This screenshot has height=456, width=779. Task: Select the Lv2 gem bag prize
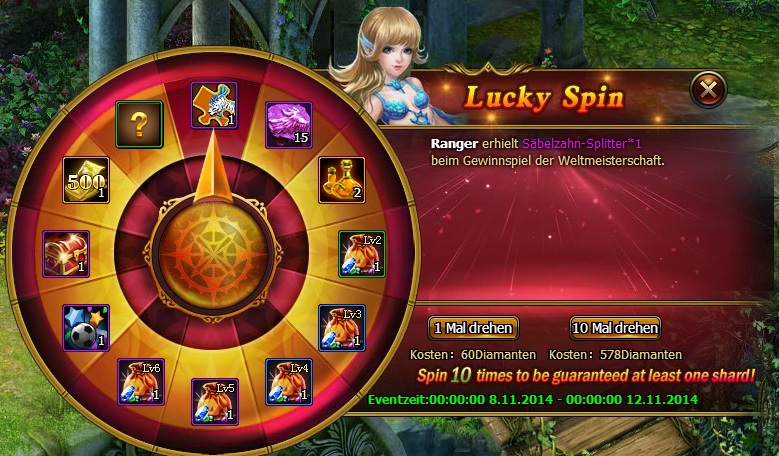(360, 254)
